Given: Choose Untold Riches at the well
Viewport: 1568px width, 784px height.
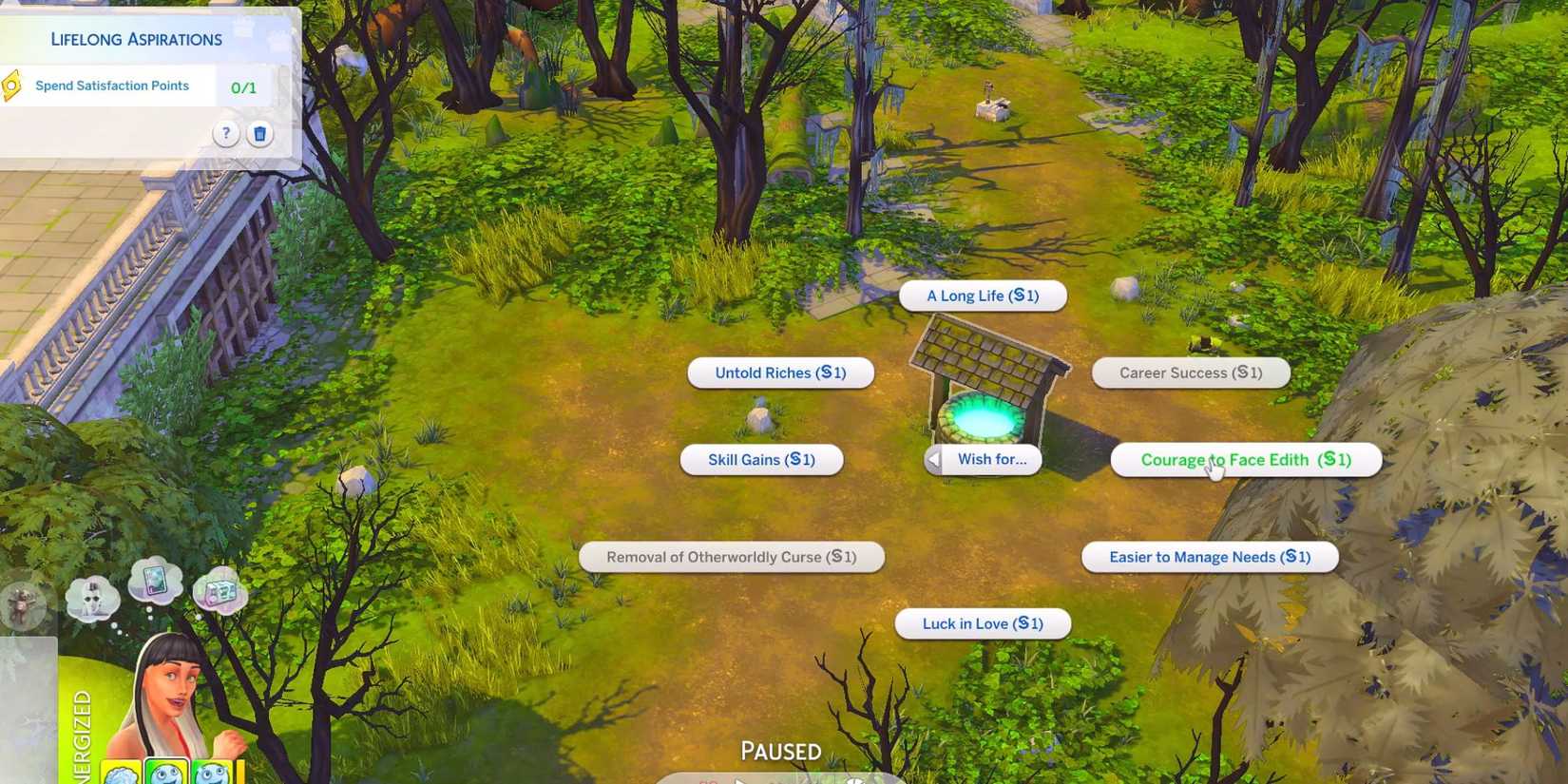Looking at the screenshot, I should 780,373.
